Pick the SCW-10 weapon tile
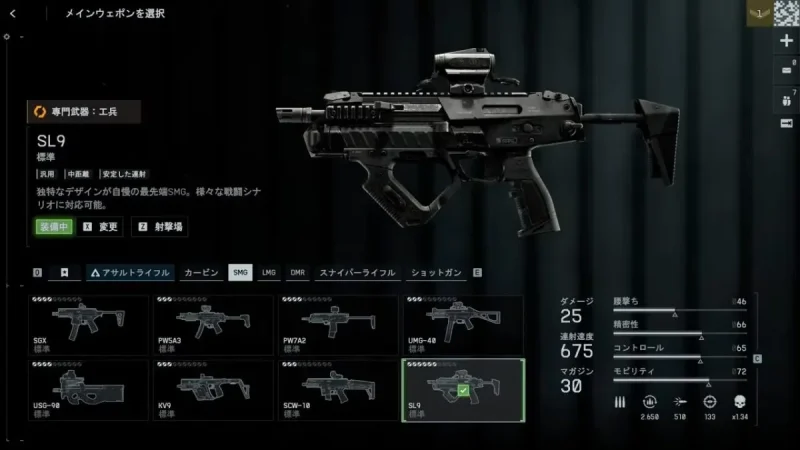Image resolution: width=800 pixels, height=450 pixels. click(x=339, y=390)
